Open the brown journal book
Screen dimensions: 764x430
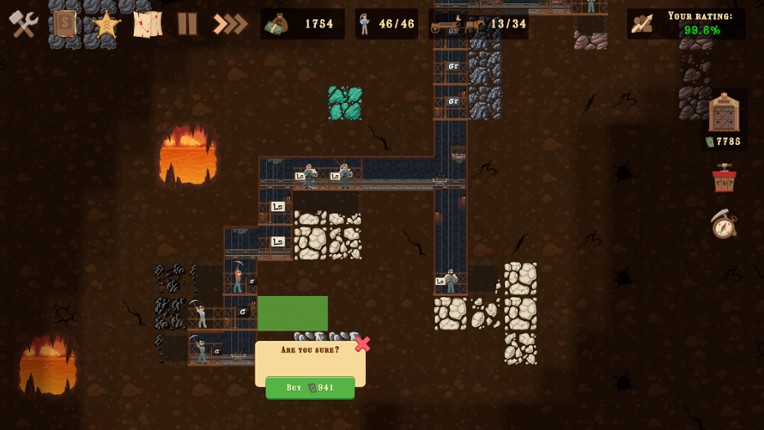(66, 24)
